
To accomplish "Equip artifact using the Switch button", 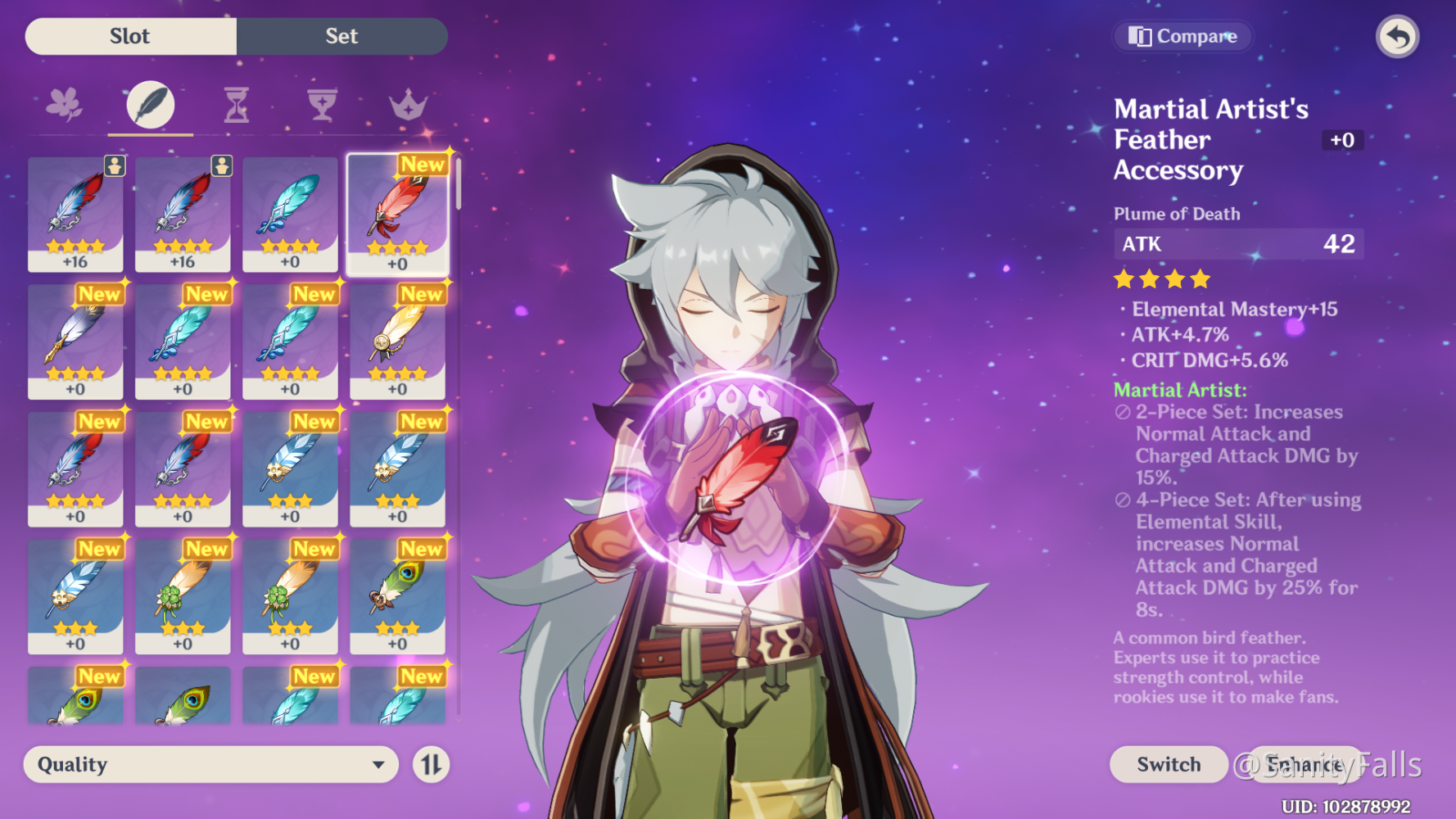I will click(1169, 764).
